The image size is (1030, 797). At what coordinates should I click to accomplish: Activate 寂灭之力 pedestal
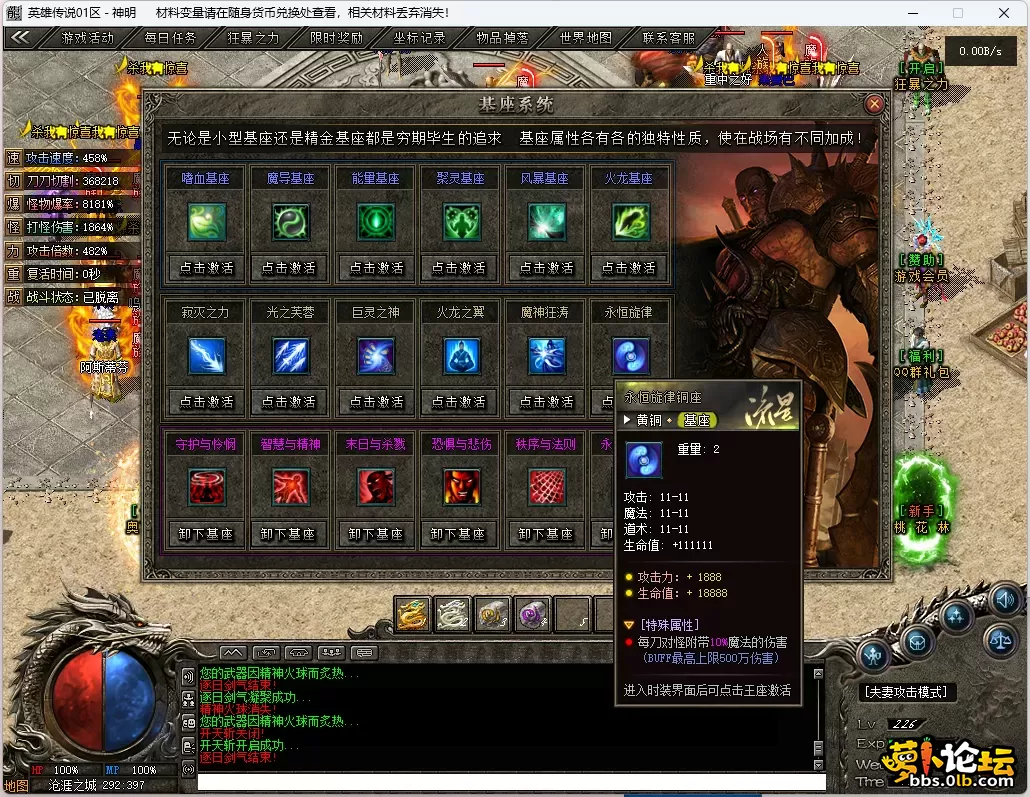pyautogui.click(x=207, y=402)
